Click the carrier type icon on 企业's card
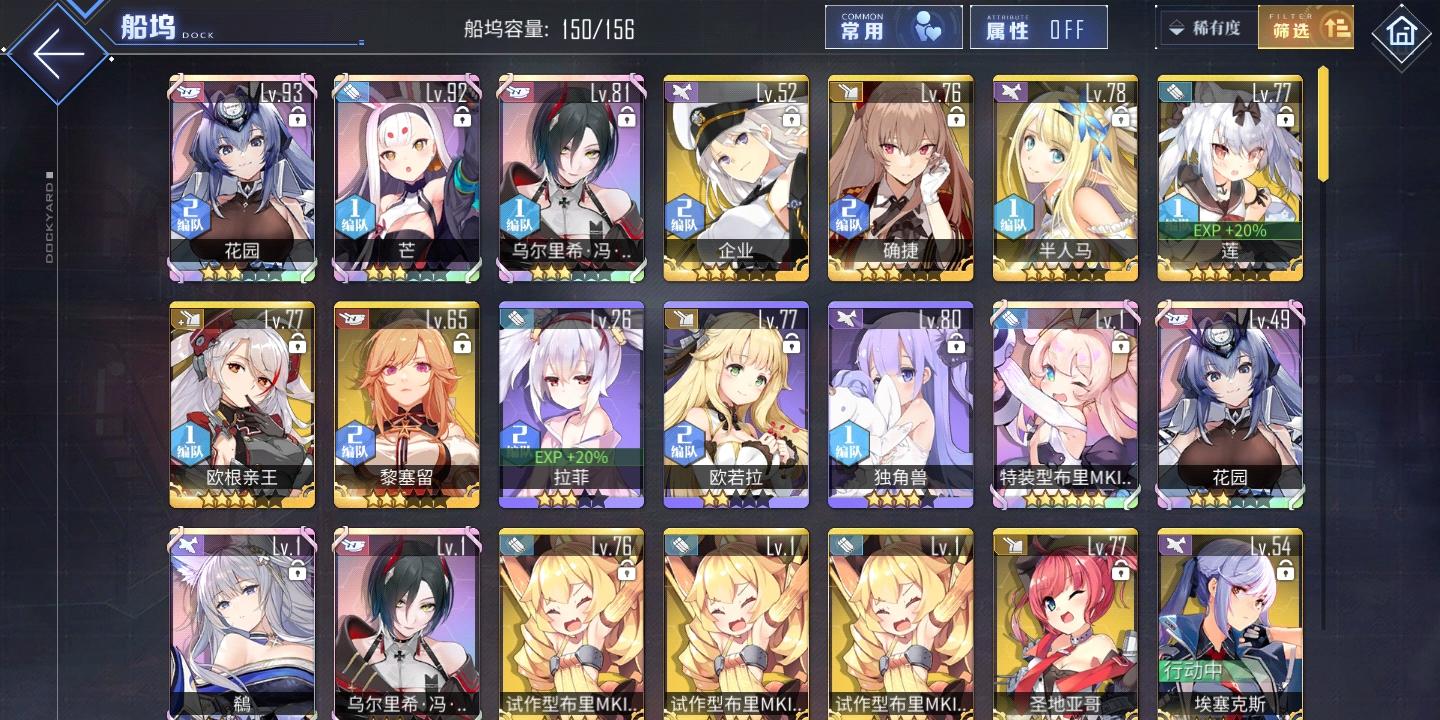1440x720 pixels. [x=681, y=90]
